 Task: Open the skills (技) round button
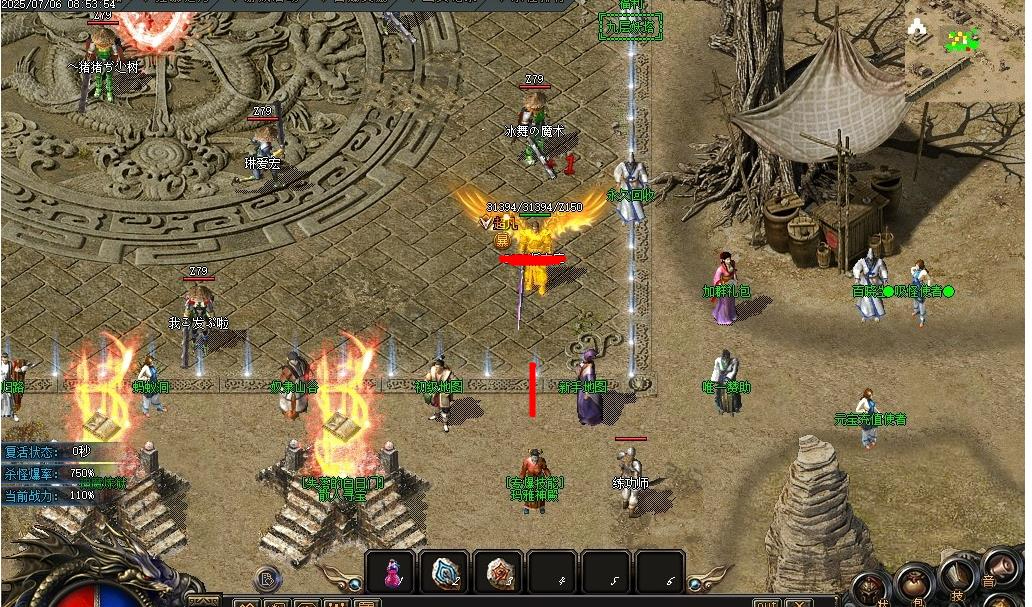pos(957,577)
